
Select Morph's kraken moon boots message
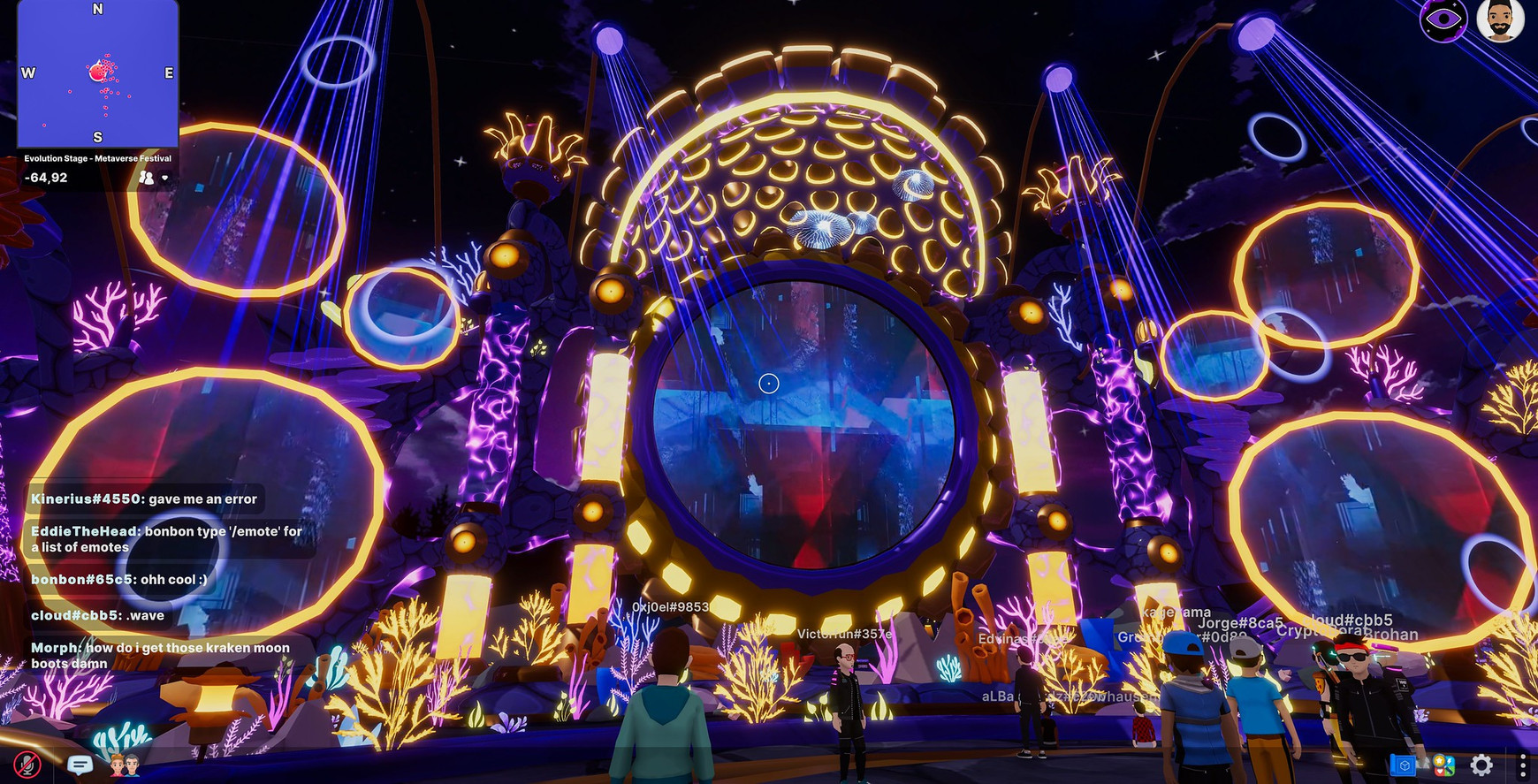tap(160, 655)
